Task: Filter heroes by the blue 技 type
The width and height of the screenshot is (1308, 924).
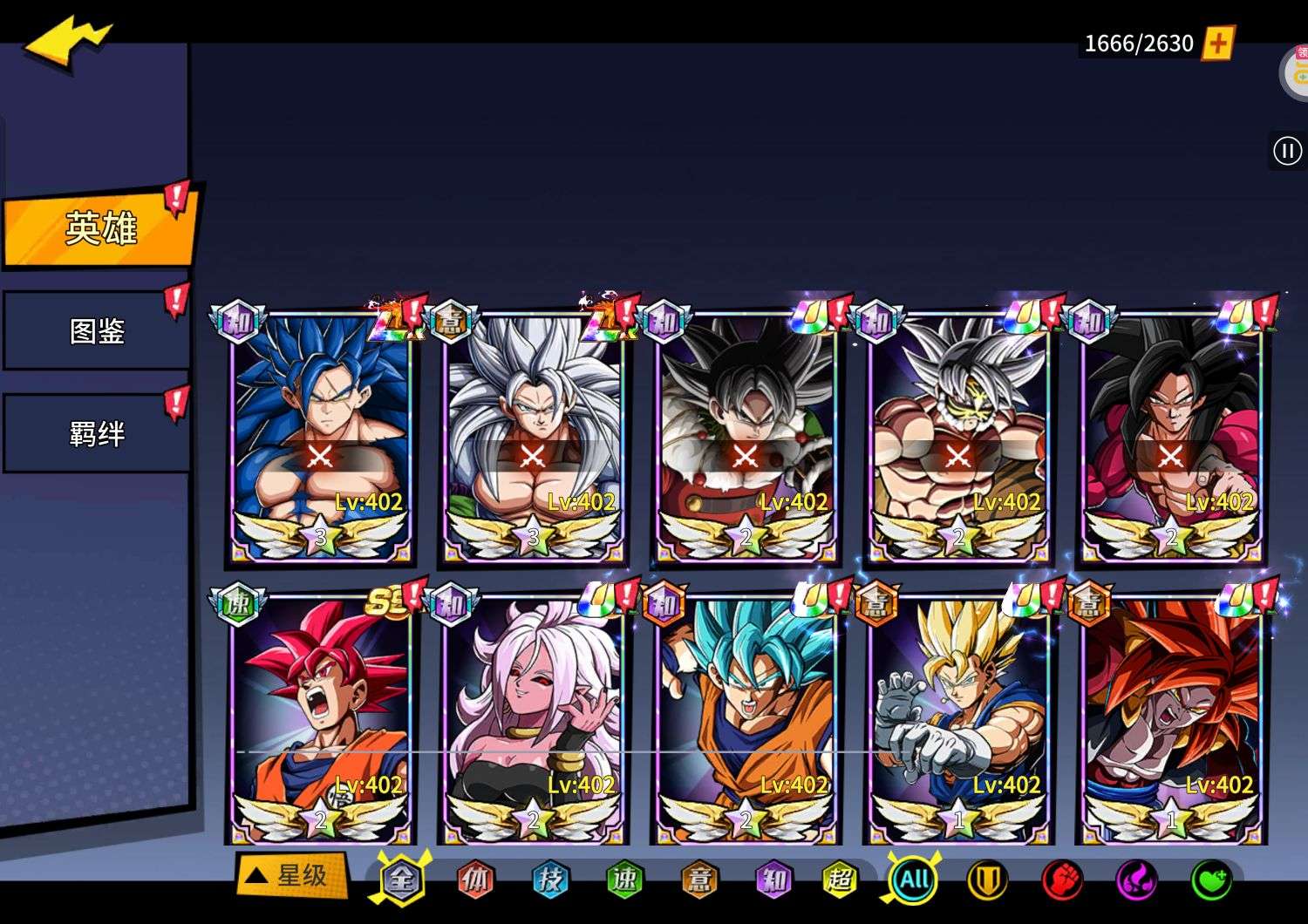Action: click(550, 880)
